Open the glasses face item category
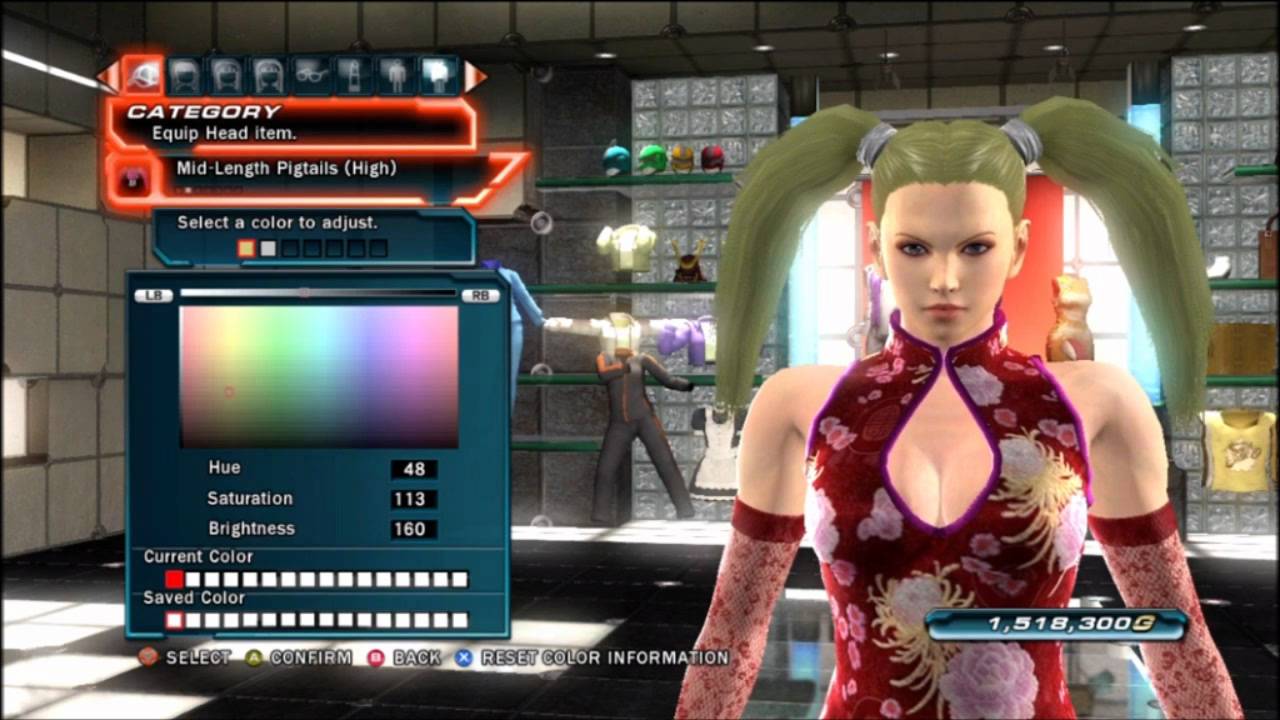 [x=309, y=75]
